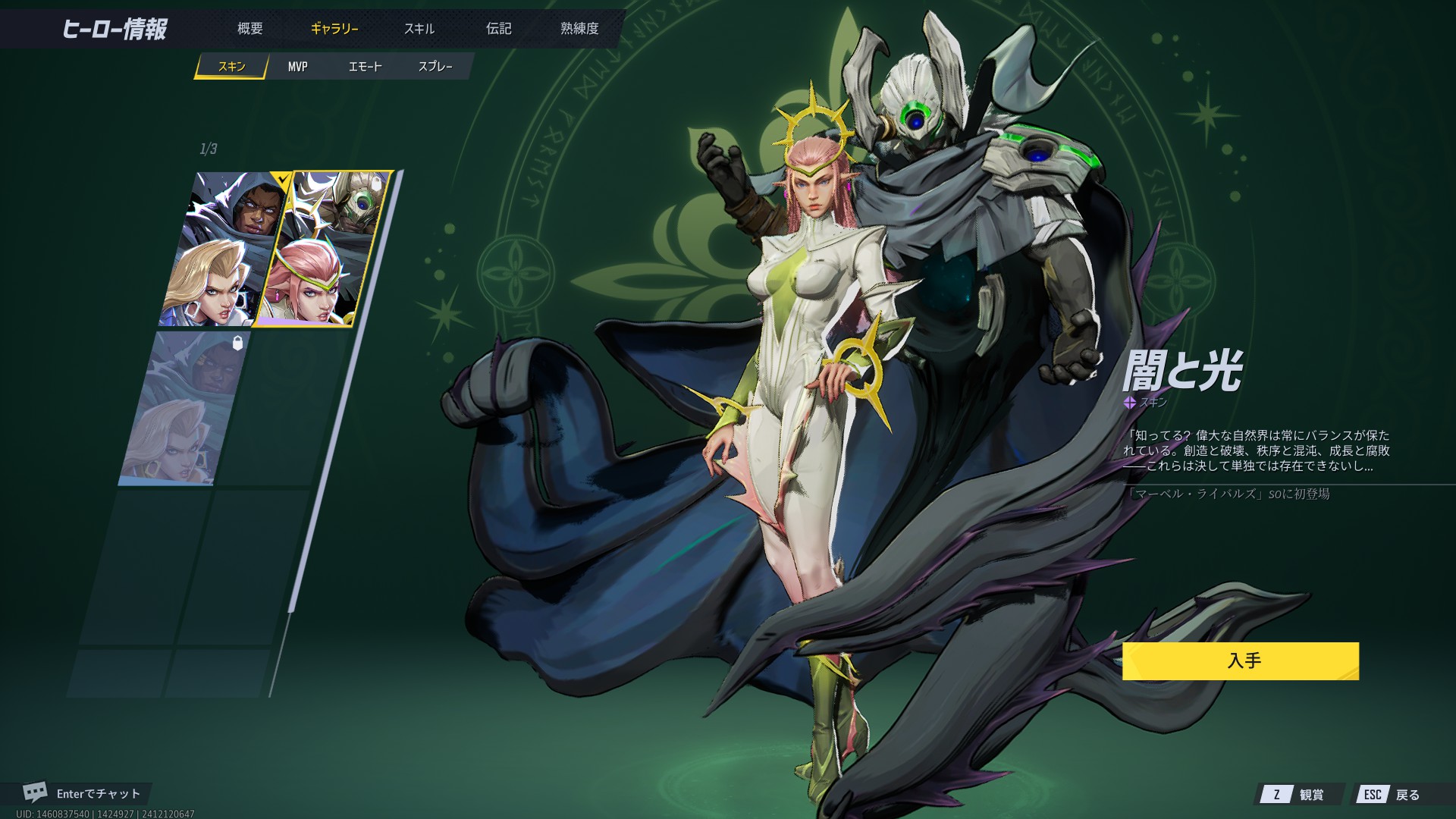
Task: Click the 観賞 view button
Action: 1301,794
